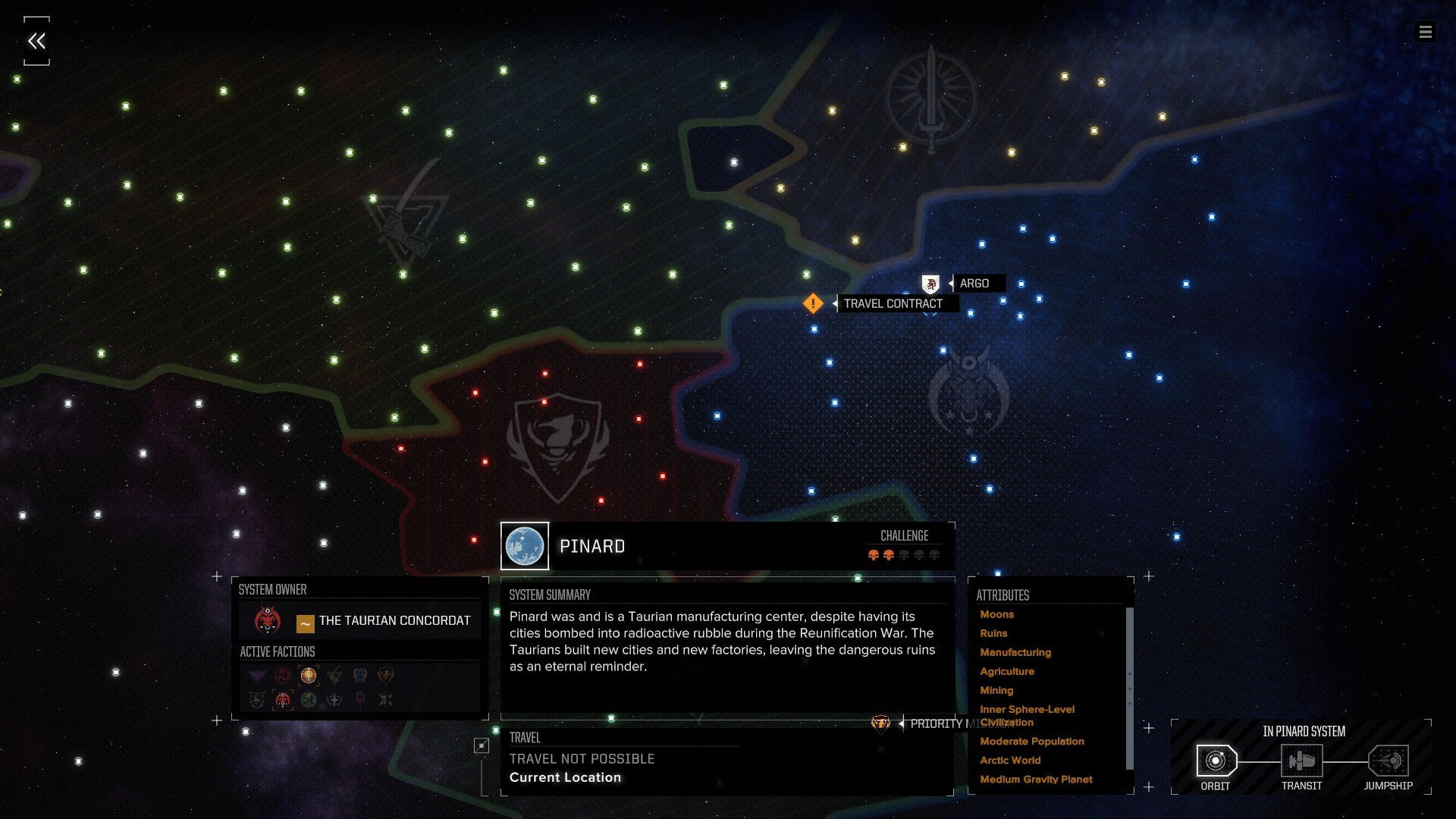Select the Argo map marker
Viewport: 1456px width, 819px height.
(x=930, y=284)
